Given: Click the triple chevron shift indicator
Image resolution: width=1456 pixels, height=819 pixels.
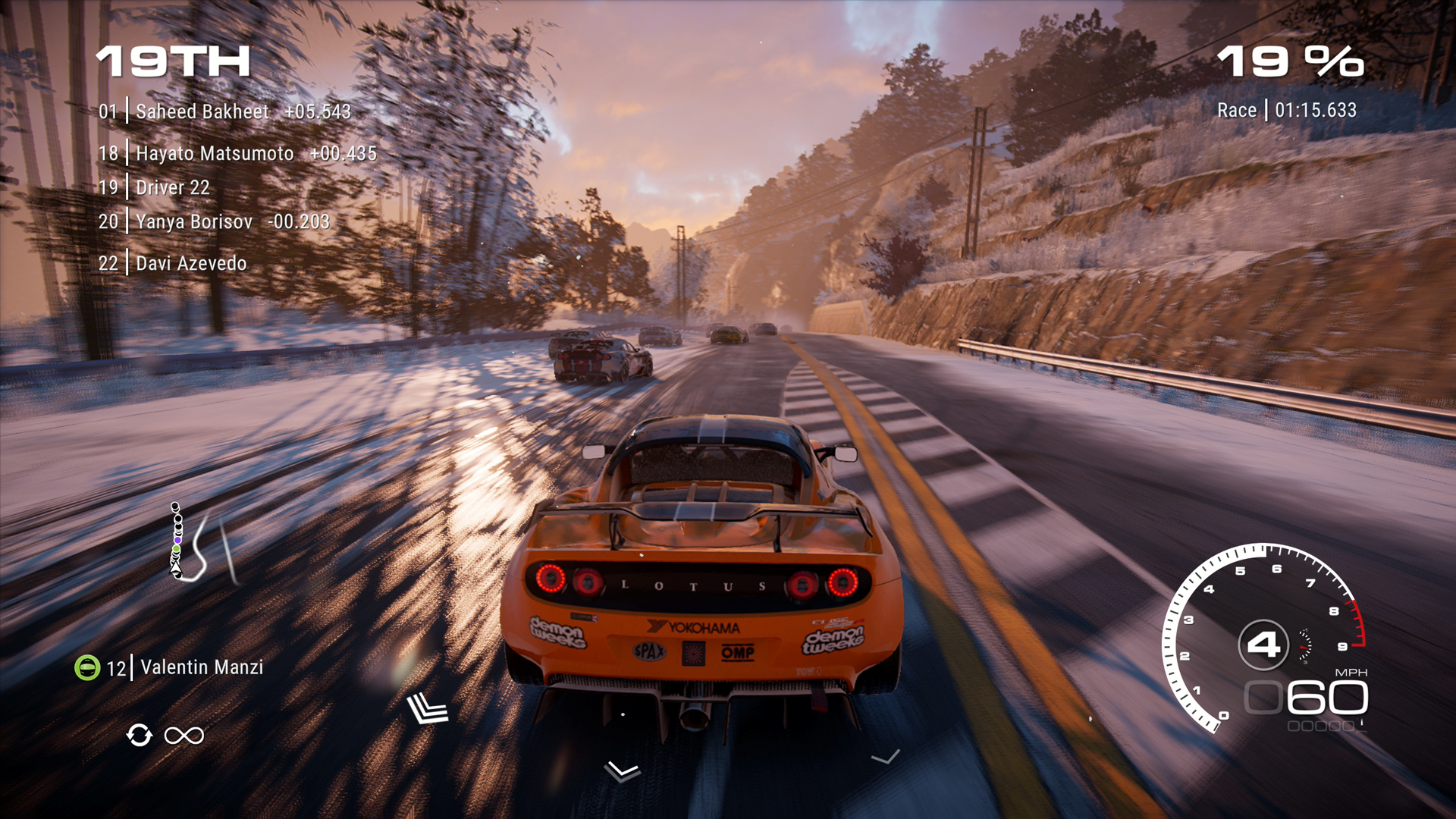Looking at the screenshot, I should coord(427,709).
